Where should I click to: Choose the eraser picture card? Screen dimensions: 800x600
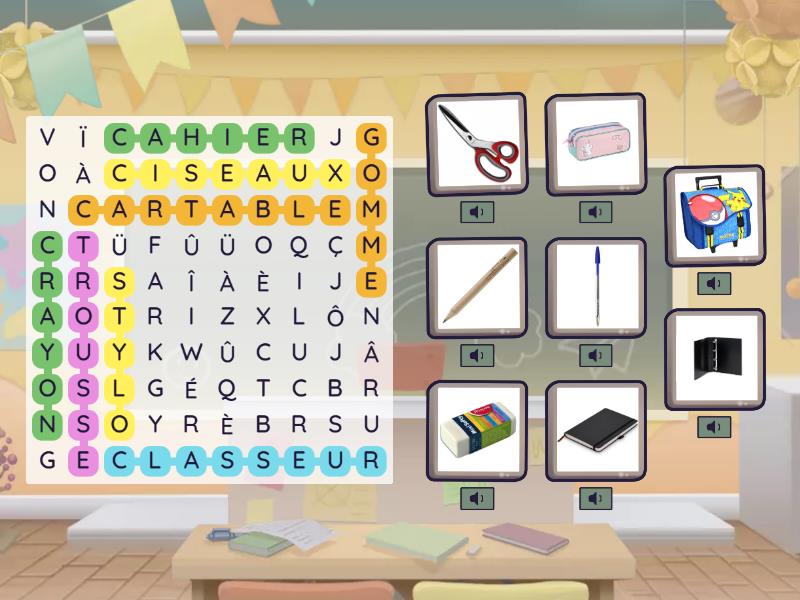pyautogui.click(x=477, y=429)
